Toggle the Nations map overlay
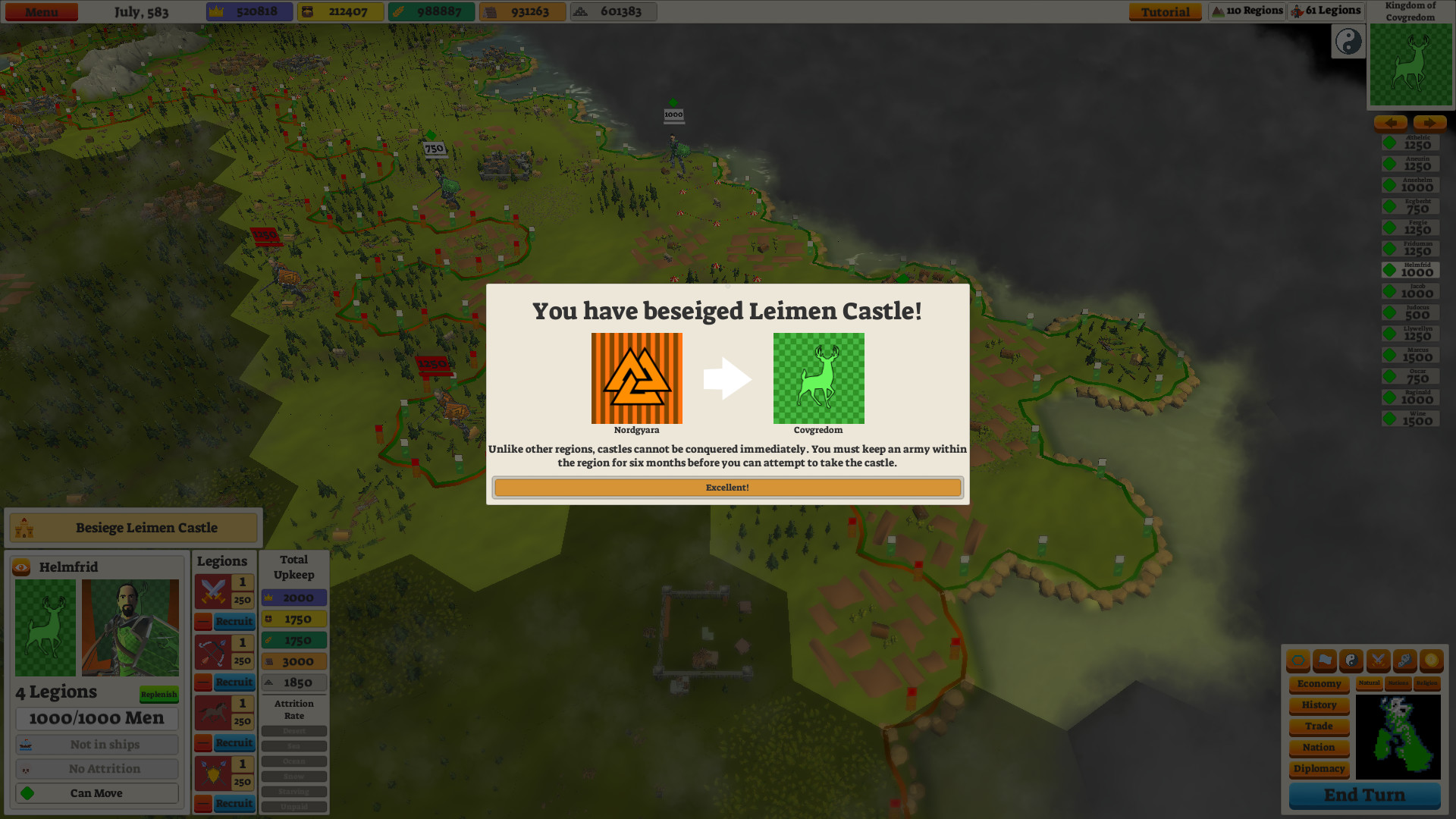 [x=1398, y=682]
